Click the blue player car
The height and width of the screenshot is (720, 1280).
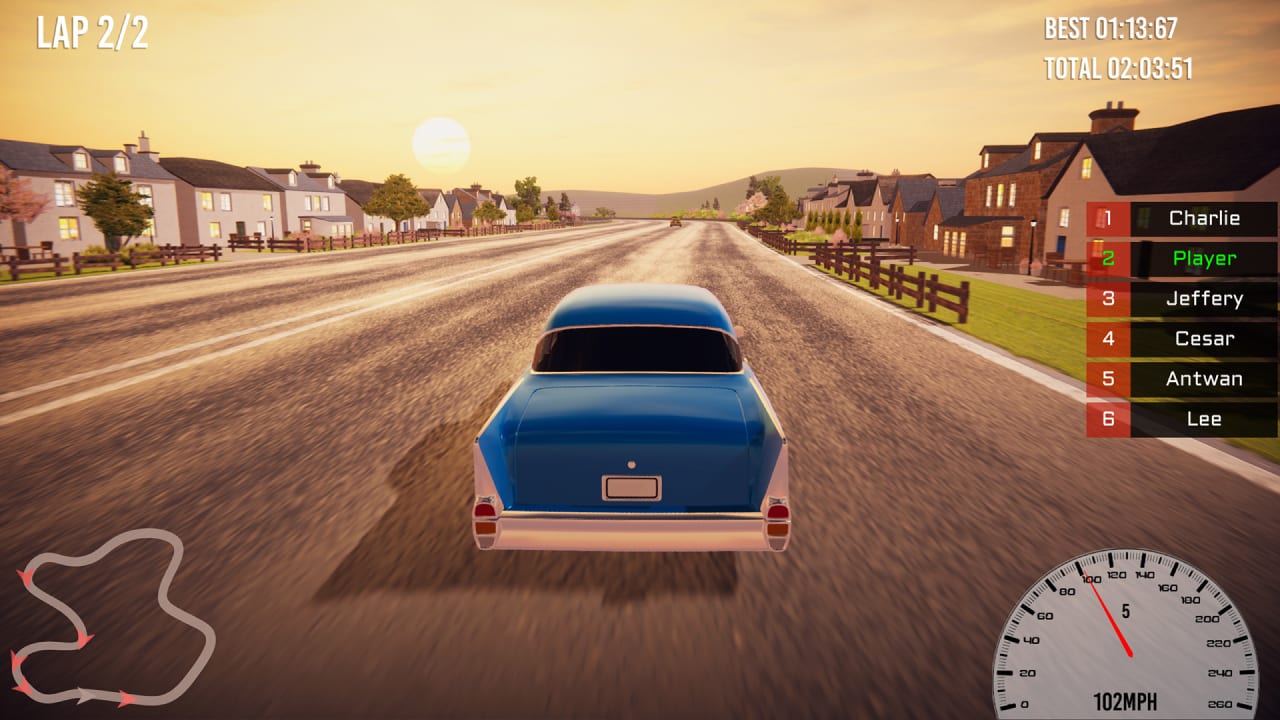pos(630,420)
